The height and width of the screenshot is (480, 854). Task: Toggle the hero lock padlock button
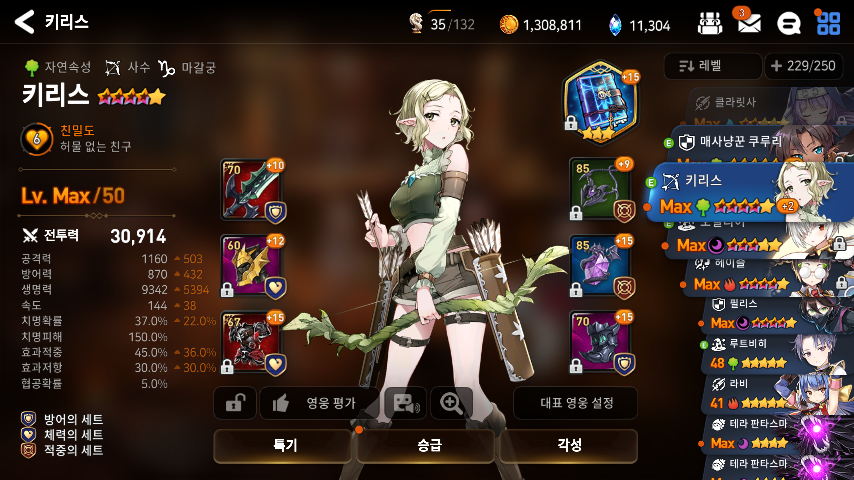(235, 403)
